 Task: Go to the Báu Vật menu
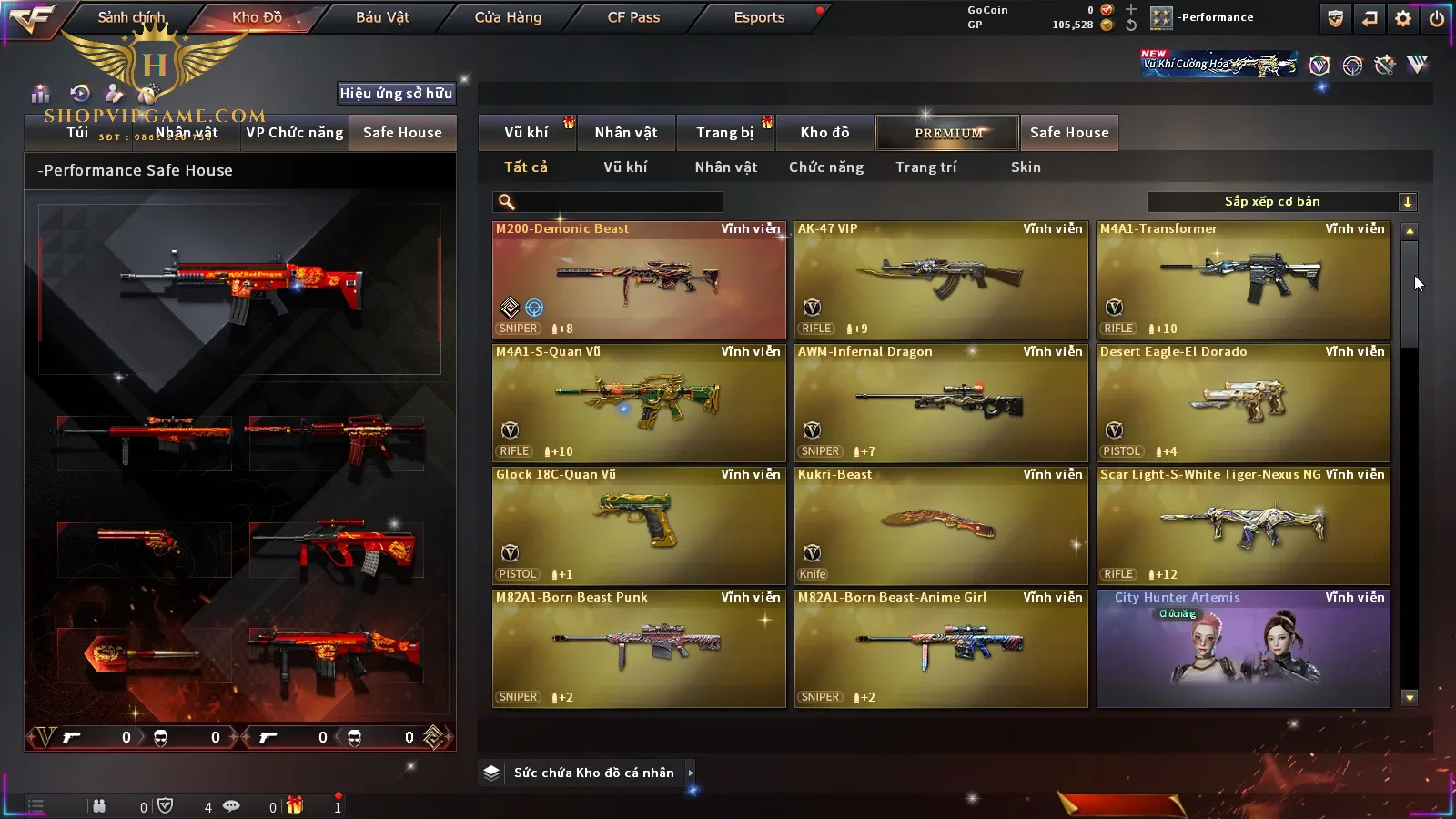(382, 17)
